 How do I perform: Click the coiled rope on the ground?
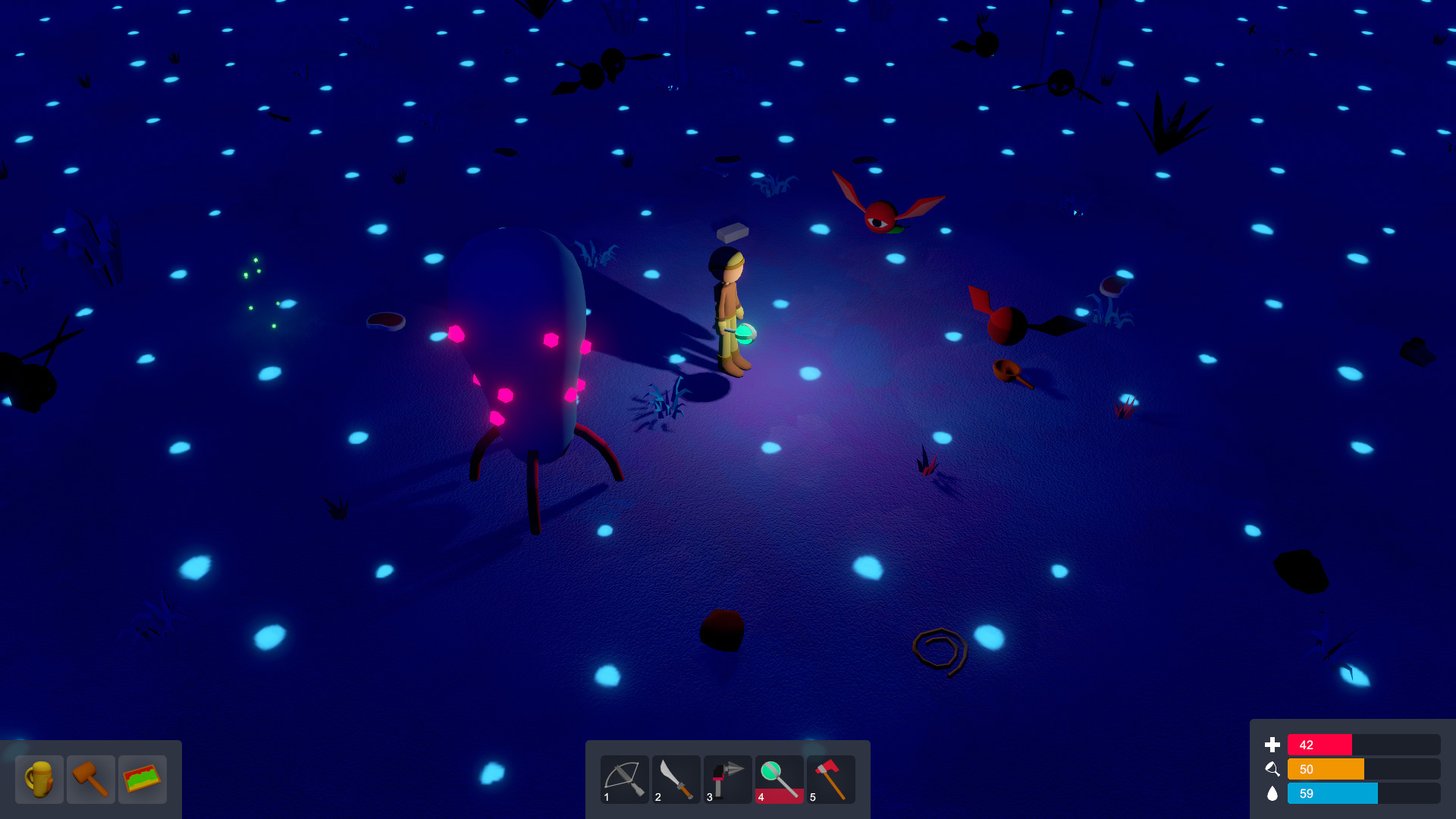[x=940, y=648]
